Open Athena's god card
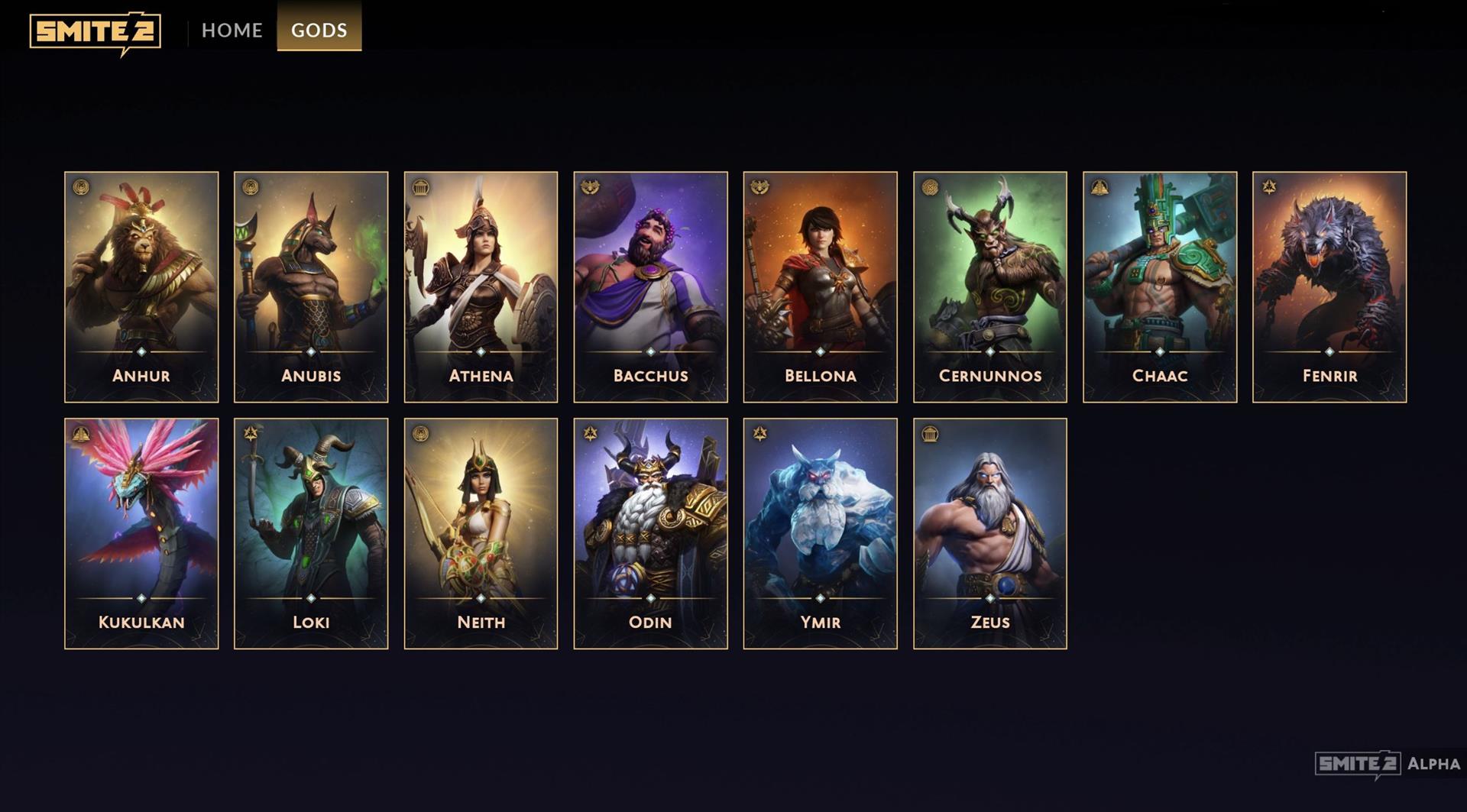The width and height of the screenshot is (1467, 812). pyautogui.click(x=481, y=286)
